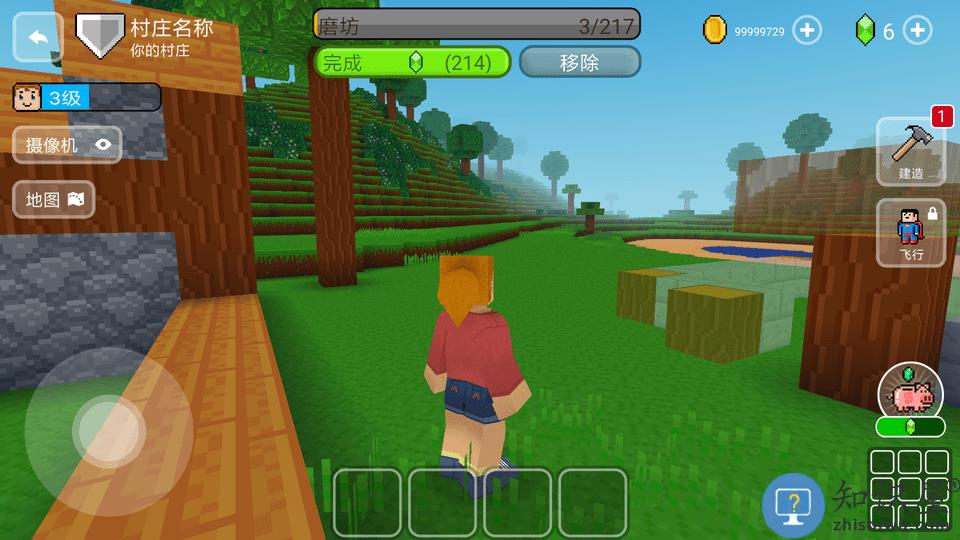Screen dimensions: 960x540
Task: Go back using the arrow button
Action: tap(38, 37)
